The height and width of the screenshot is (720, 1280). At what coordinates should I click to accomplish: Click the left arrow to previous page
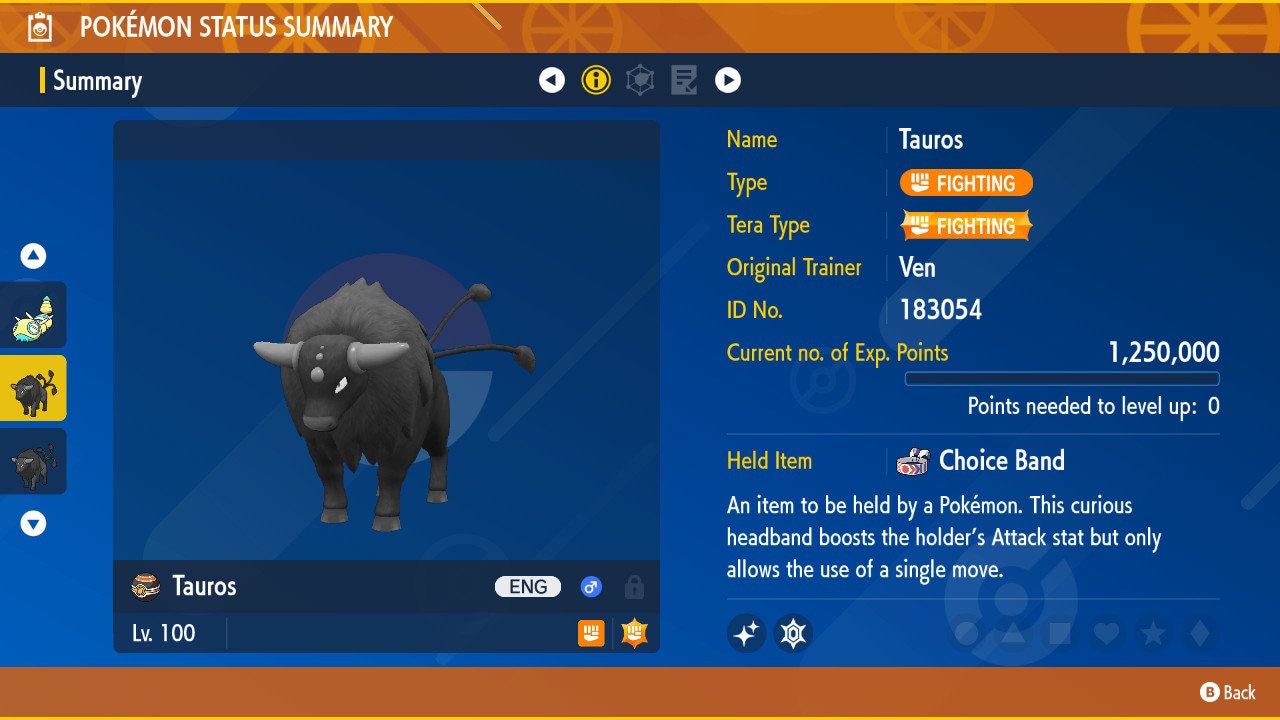click(x=553, y=80)
